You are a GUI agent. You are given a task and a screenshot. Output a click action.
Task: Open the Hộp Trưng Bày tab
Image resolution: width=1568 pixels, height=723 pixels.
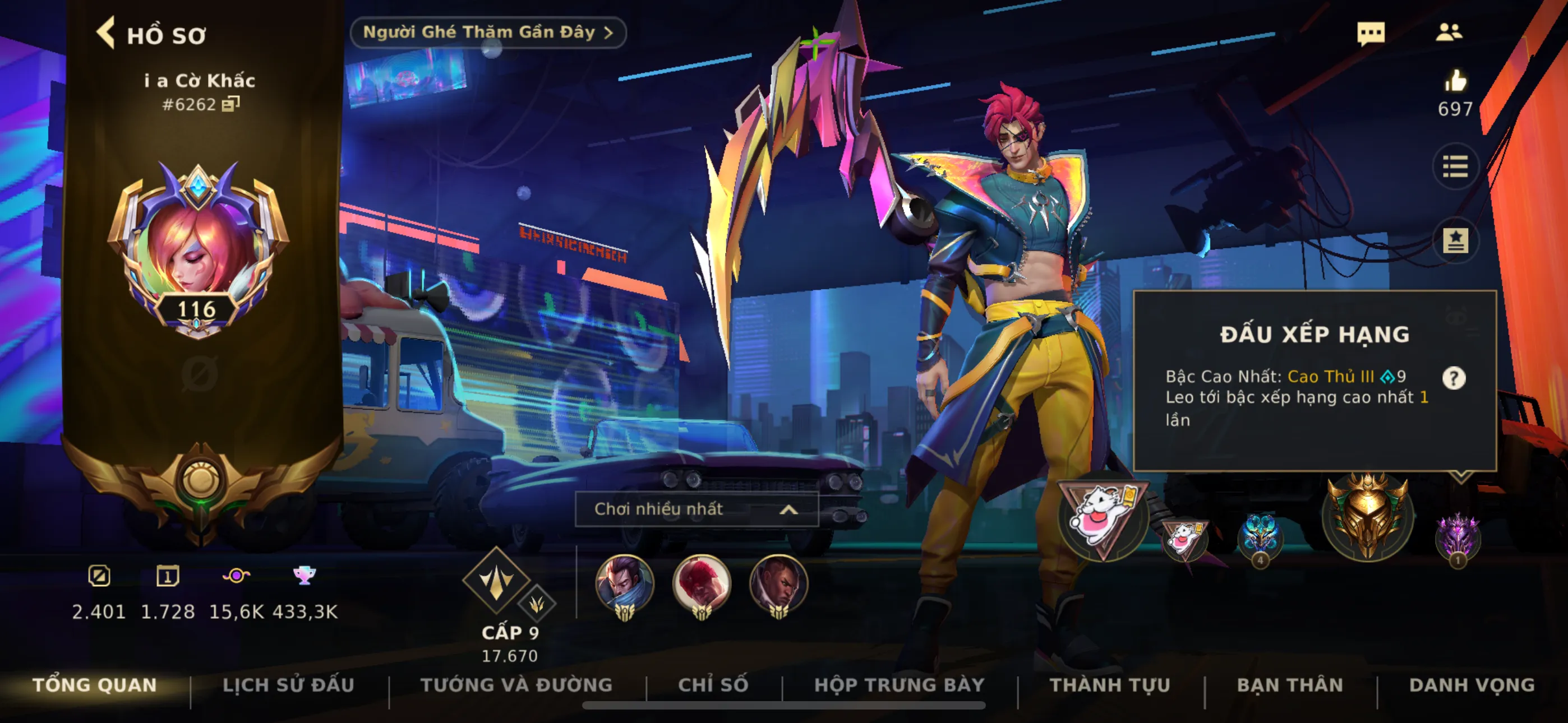(899, 685)
